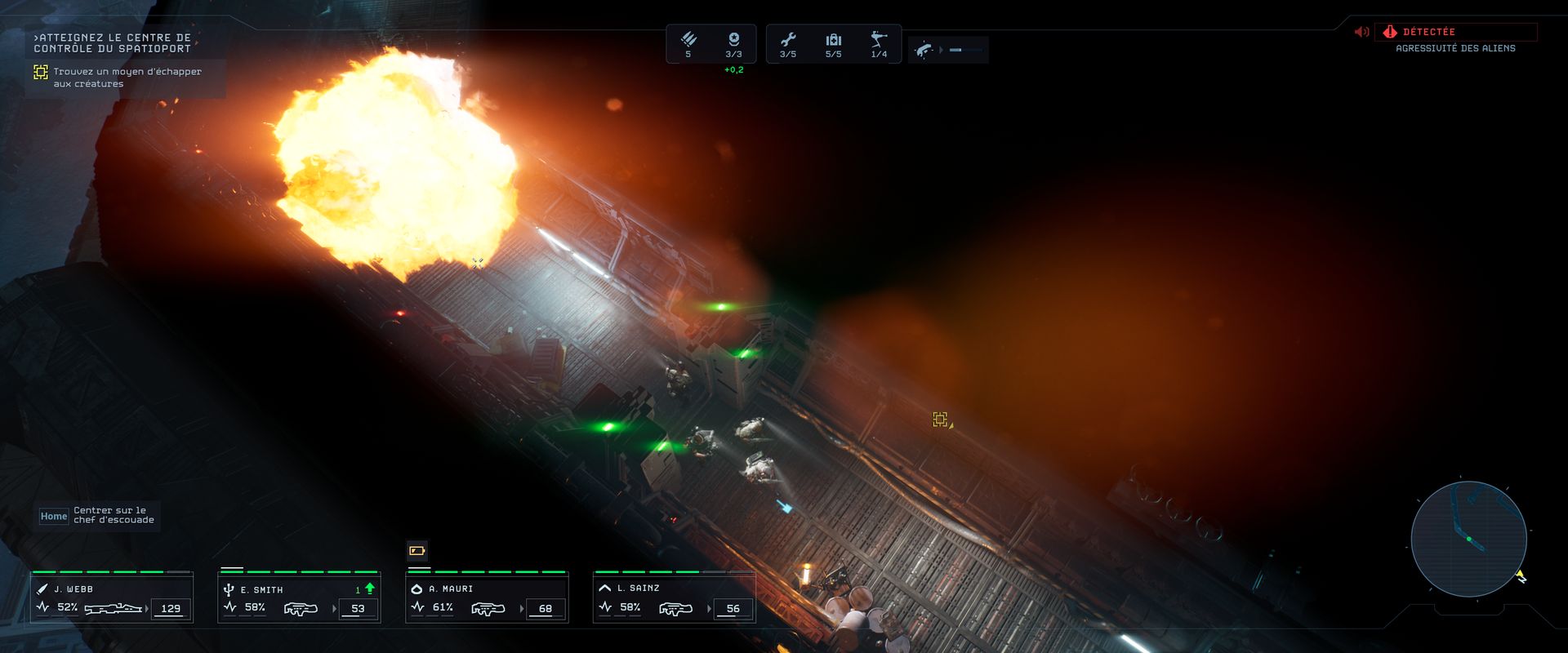The width and height of the screenshot is (1568, 653).
Task: Click the circular minimap radar
Action: [1468, 539]
